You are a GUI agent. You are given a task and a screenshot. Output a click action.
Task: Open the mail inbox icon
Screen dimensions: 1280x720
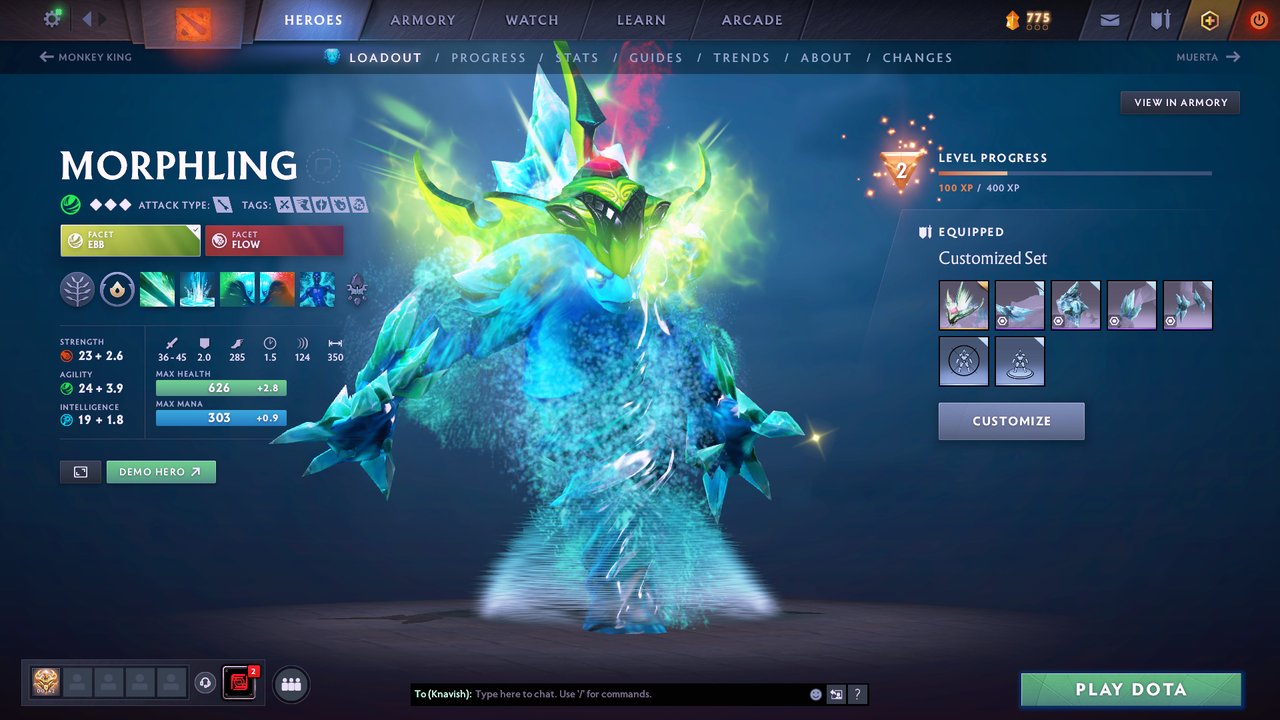click(1108, 19)
